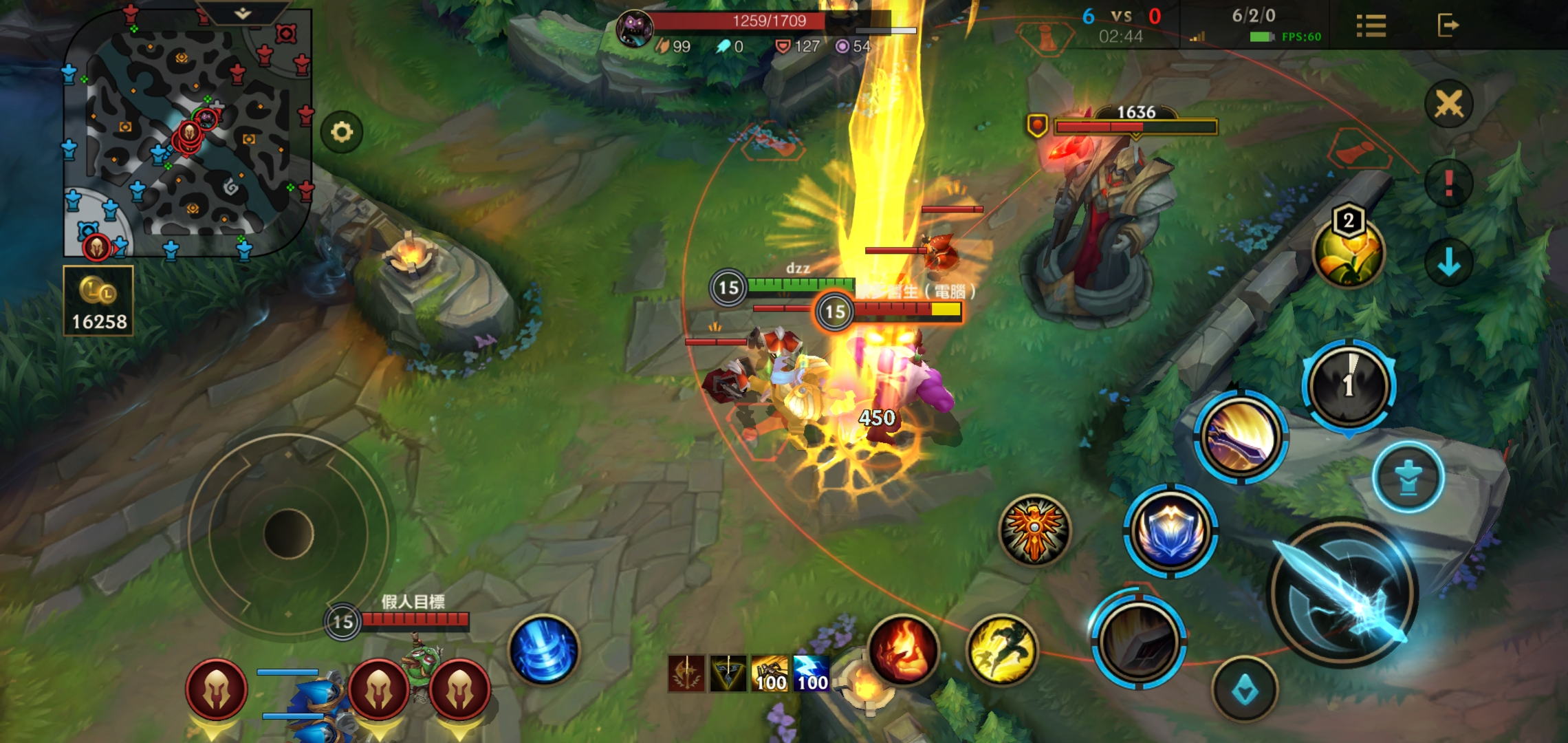Open settings via the gear icon
1568x743 pixels.
point(342,131)
